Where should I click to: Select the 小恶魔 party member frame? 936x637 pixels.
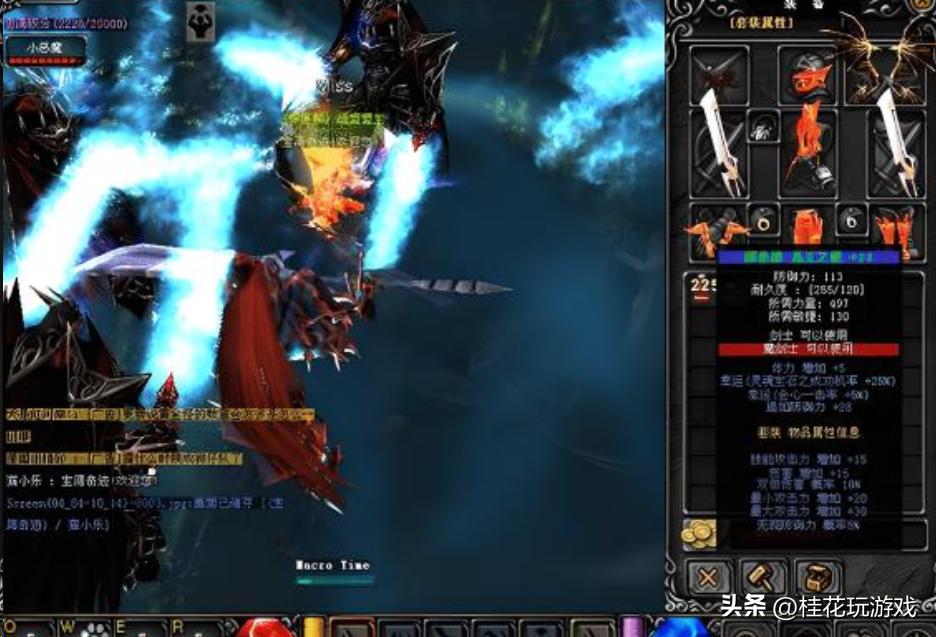pos(45,47)
